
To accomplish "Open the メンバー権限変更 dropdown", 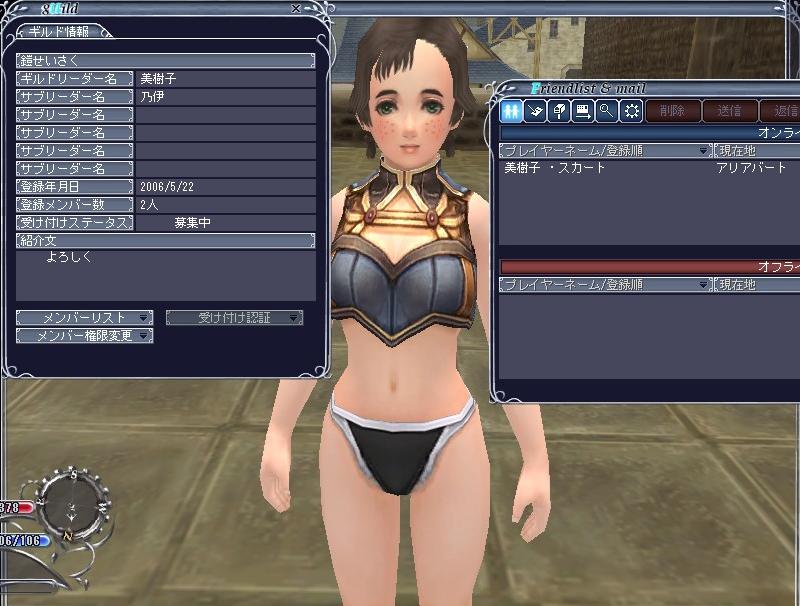I will [x=84, y=336].
